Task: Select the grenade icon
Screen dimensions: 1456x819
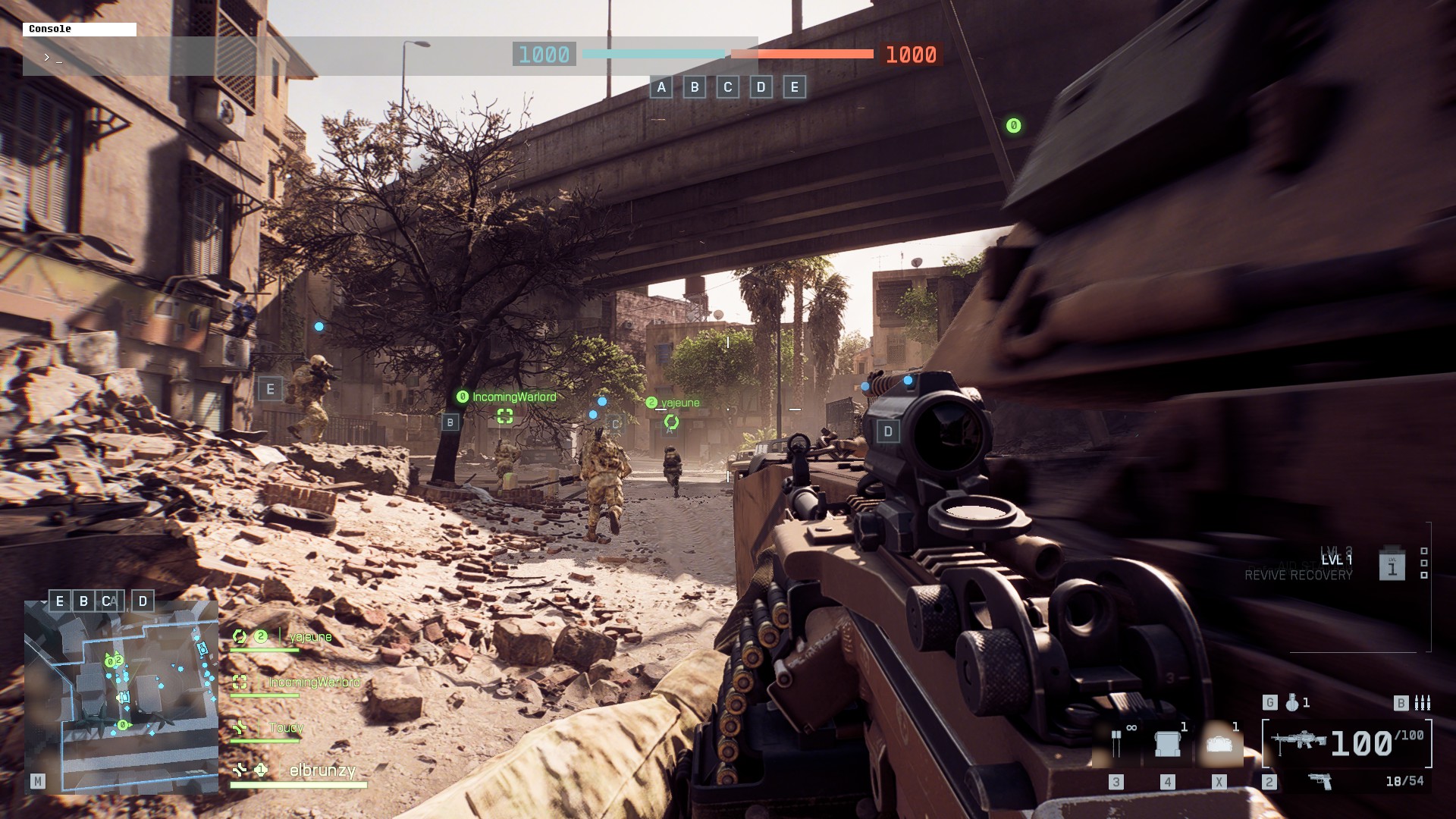Action: (1292, 703)
